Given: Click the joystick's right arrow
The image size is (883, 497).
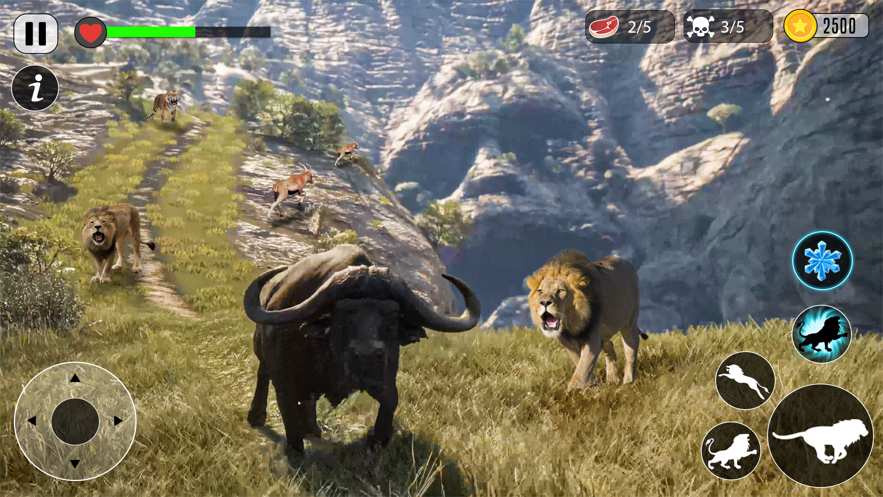Looking at the screenshot, I should tap(118, 421).
